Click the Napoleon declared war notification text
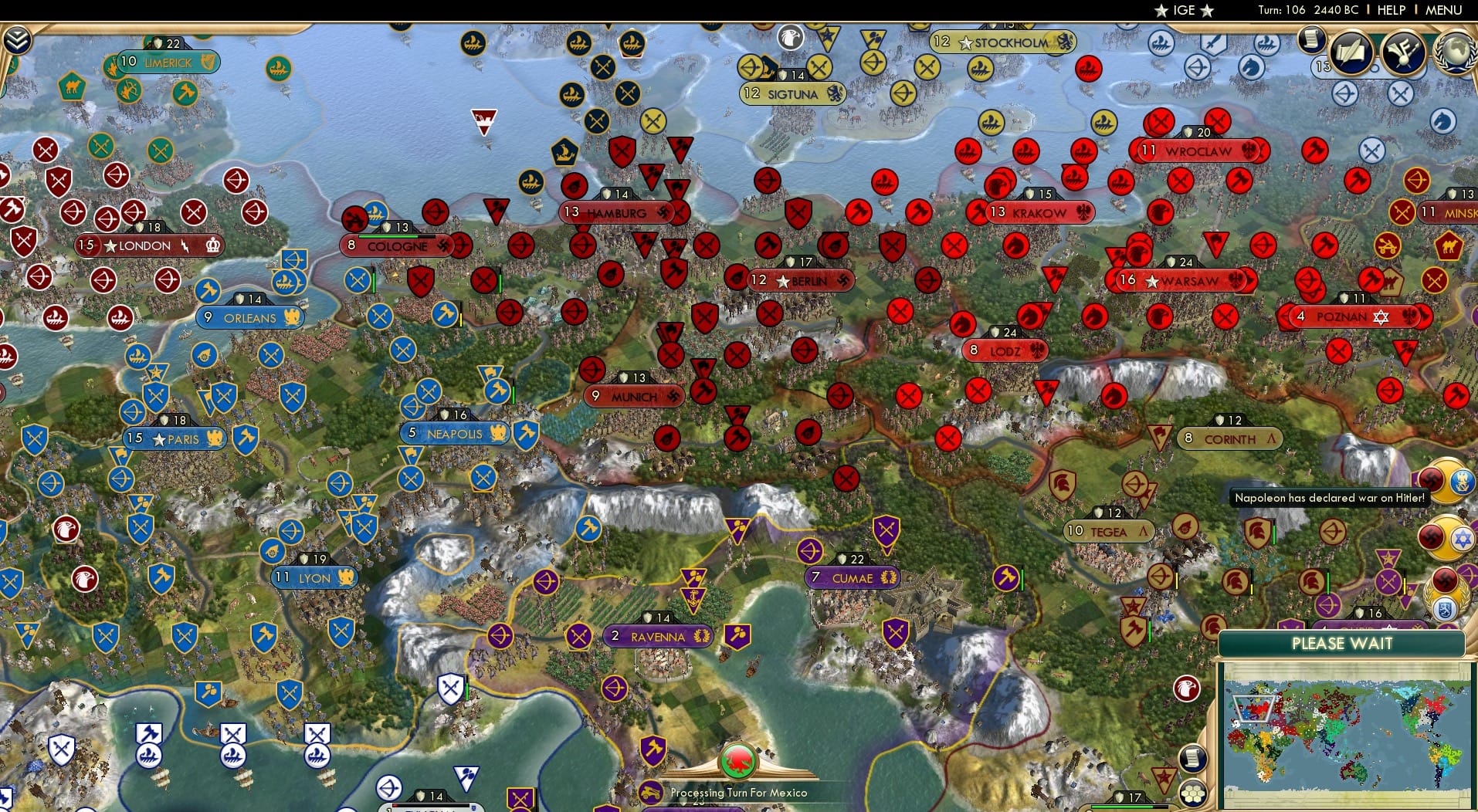The image size is (1478, 812). click(1329, 498)
